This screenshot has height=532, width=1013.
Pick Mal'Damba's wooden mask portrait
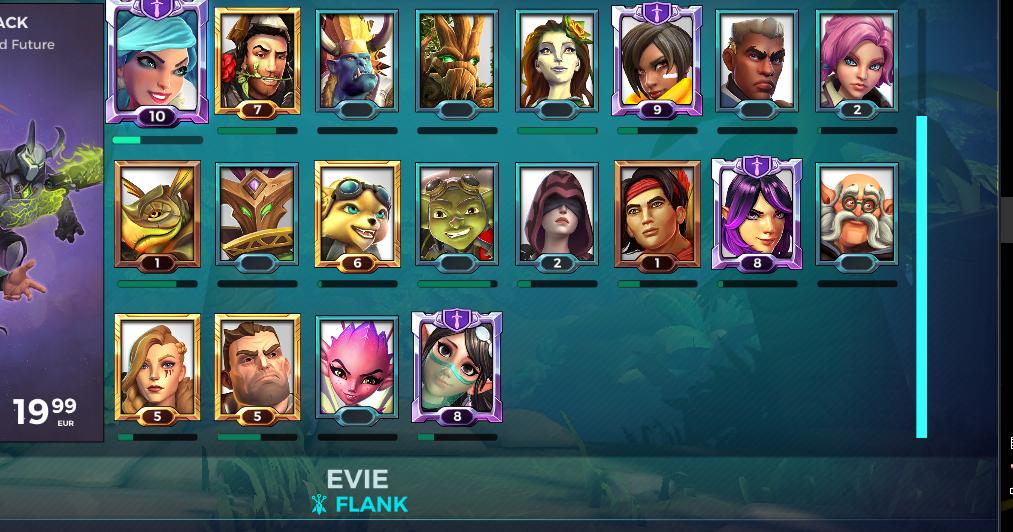click(x=257, y=212)
